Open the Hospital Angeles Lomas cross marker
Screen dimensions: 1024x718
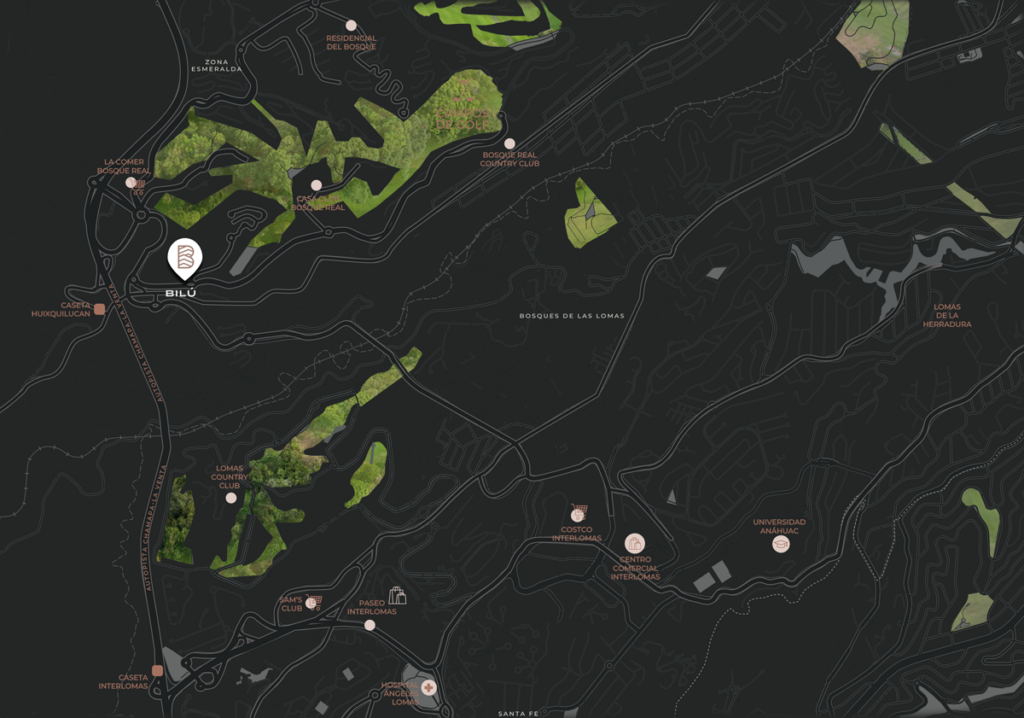428,688
